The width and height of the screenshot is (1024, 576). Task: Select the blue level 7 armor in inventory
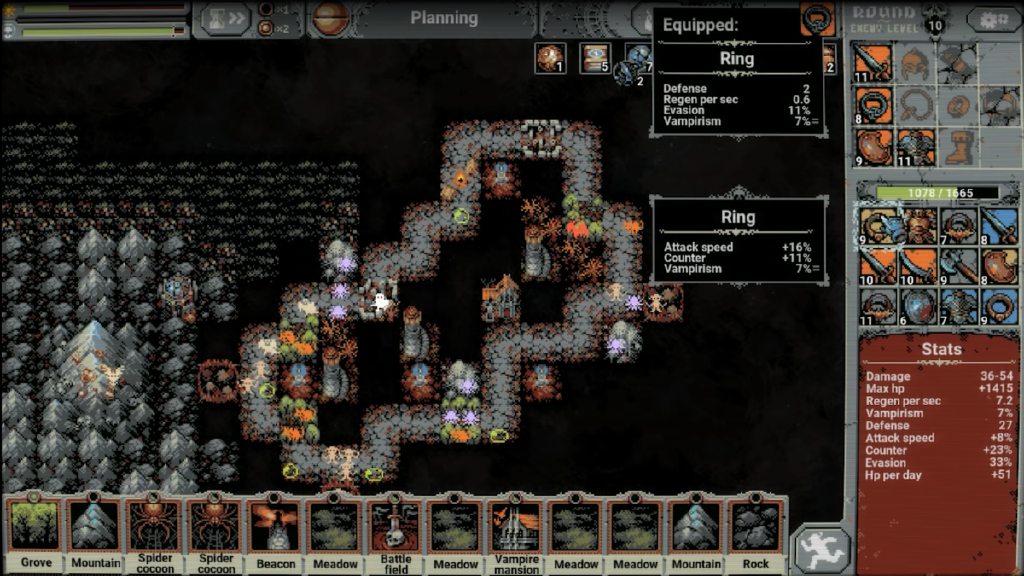pyautogui.click(x=958, y=306)
